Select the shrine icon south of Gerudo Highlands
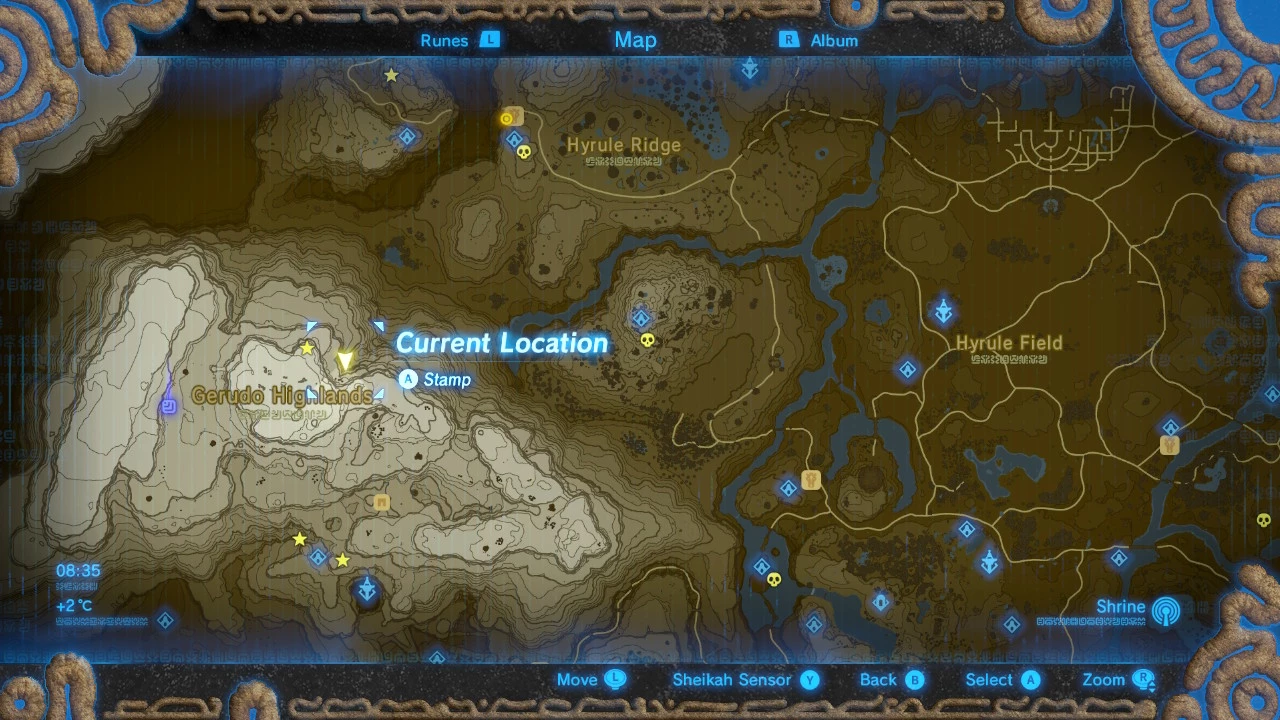The height and width of the screenshot is (720, 1280). 317,557
